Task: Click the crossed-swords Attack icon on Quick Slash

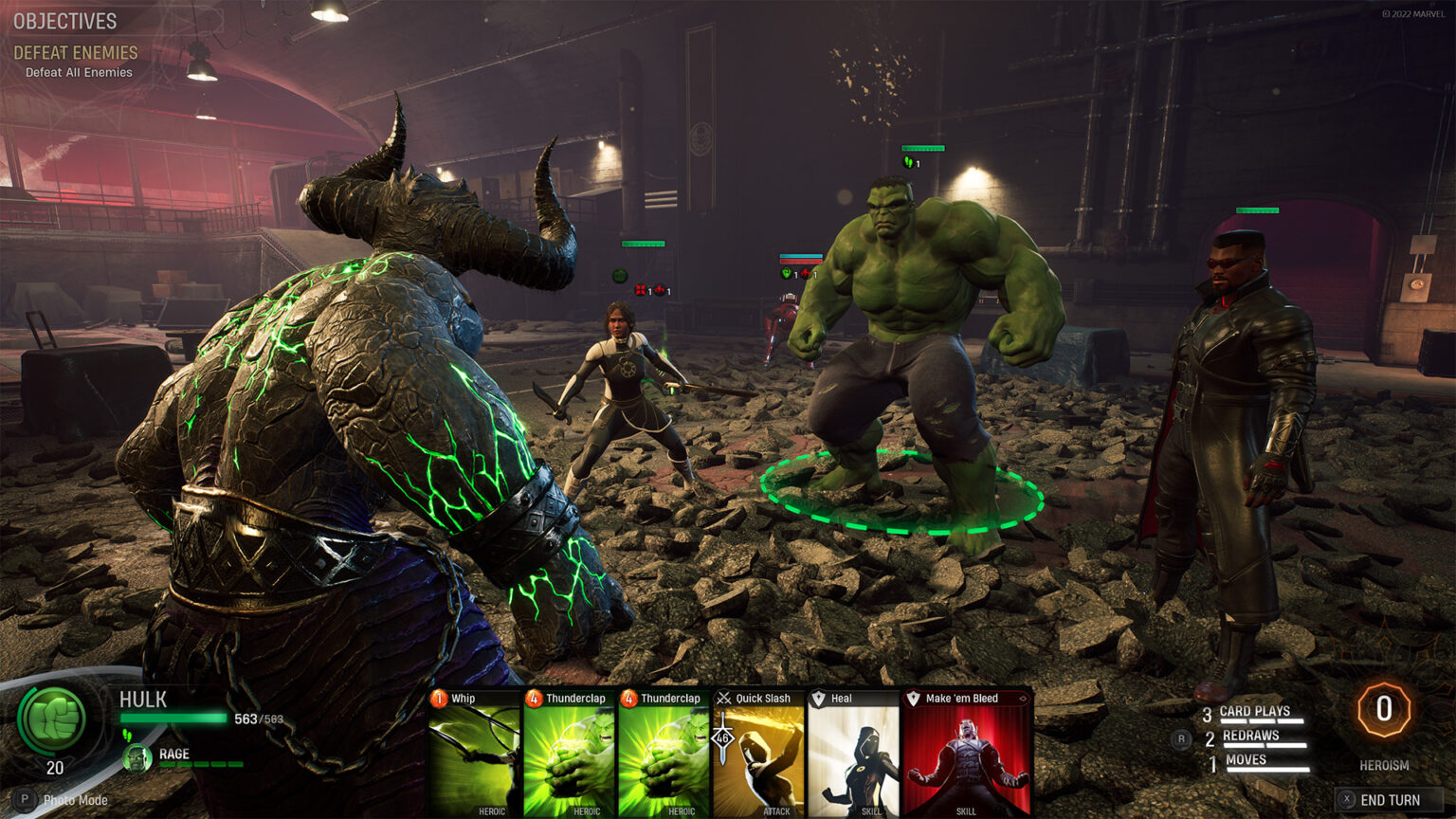Action: pyautogui.click(x=724, y=698)
